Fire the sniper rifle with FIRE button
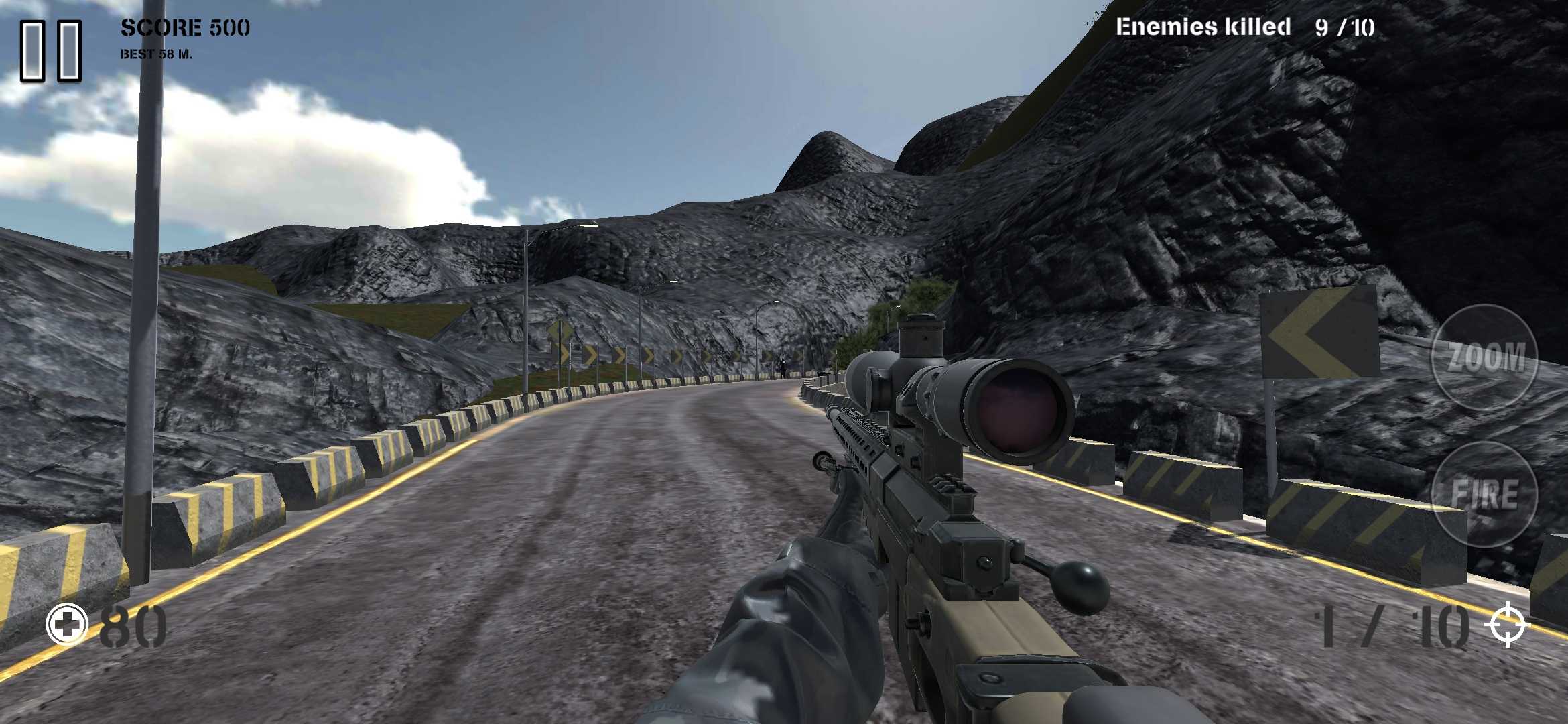 pyautogui.click(x=1484, y=495)
